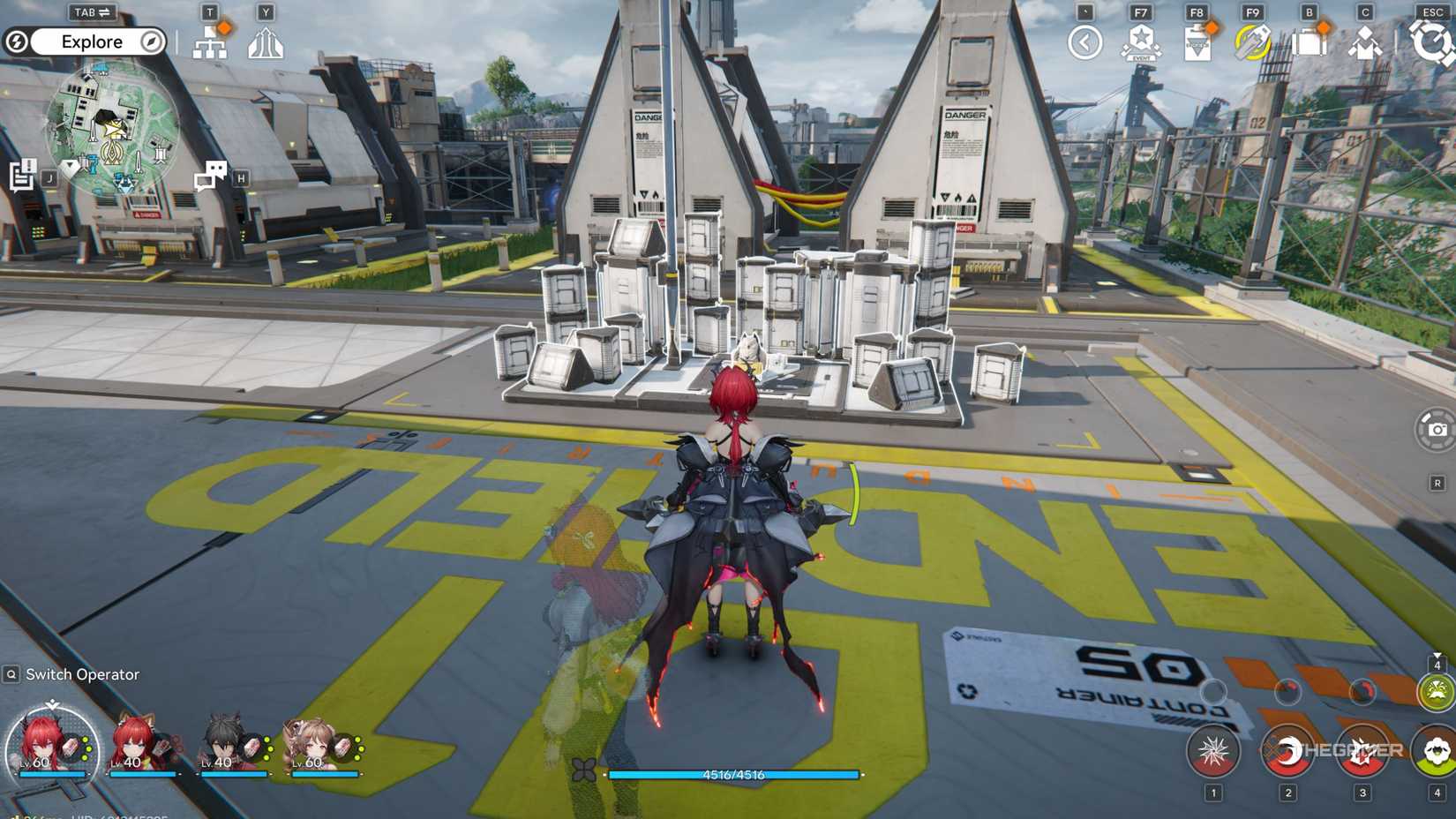
Task: Open the Event panel with the star icon
Action: pos(1142,41)
